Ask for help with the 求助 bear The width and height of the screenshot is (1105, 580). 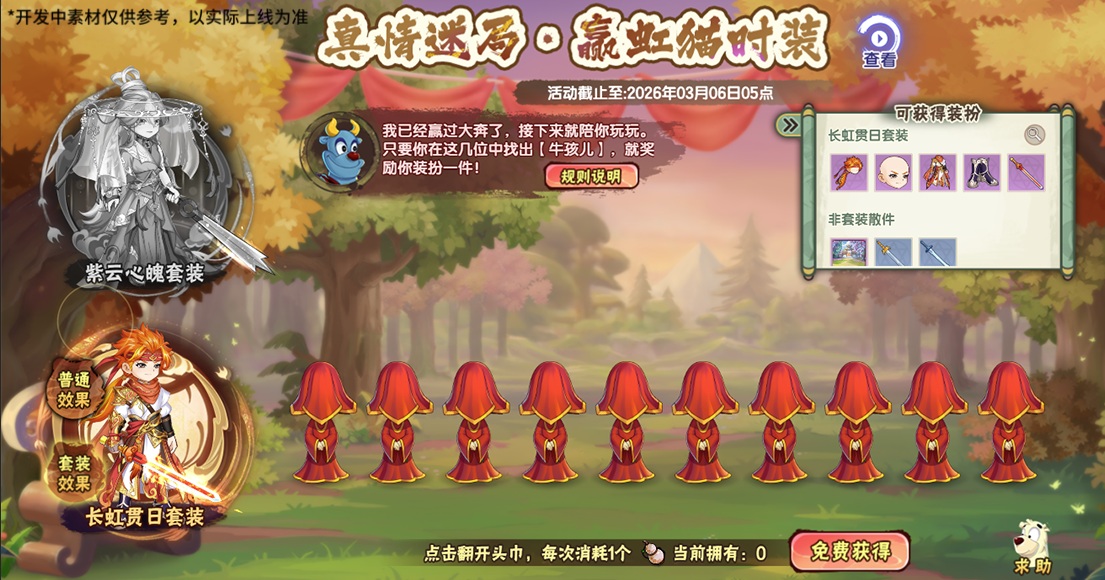click(x=1031, y=548)
